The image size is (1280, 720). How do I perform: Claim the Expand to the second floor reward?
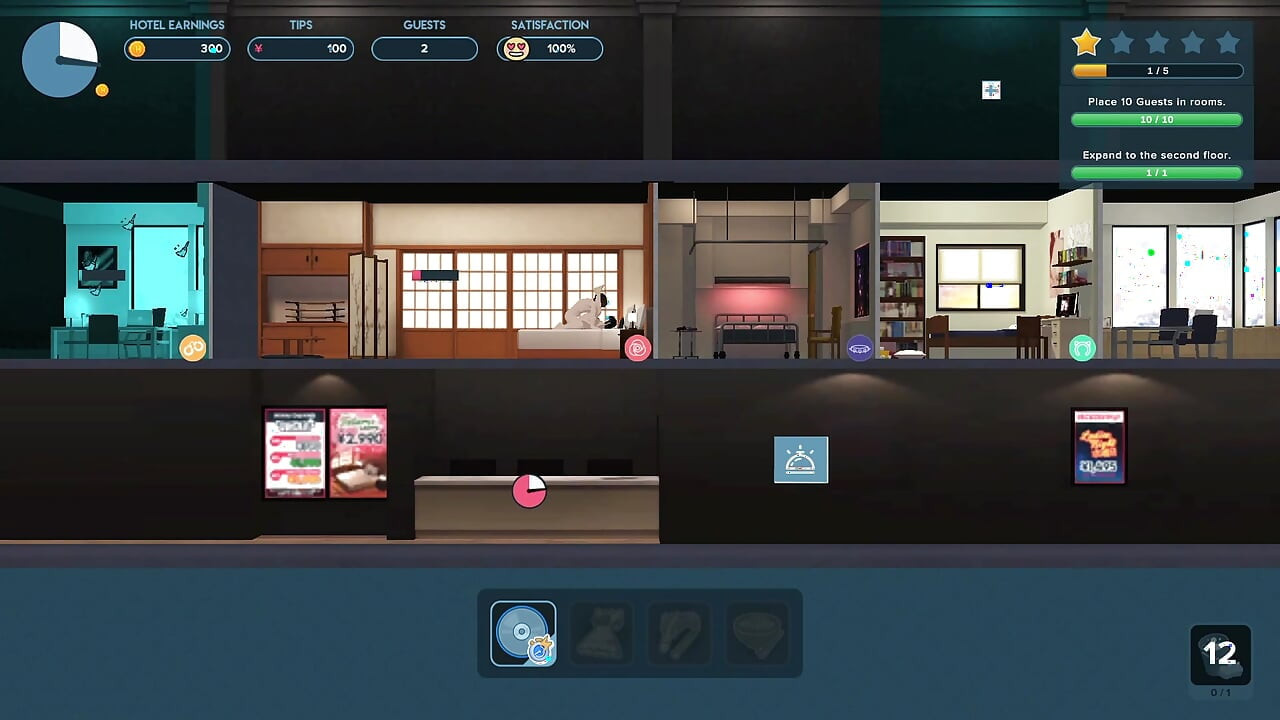[x=1156, y=172]
